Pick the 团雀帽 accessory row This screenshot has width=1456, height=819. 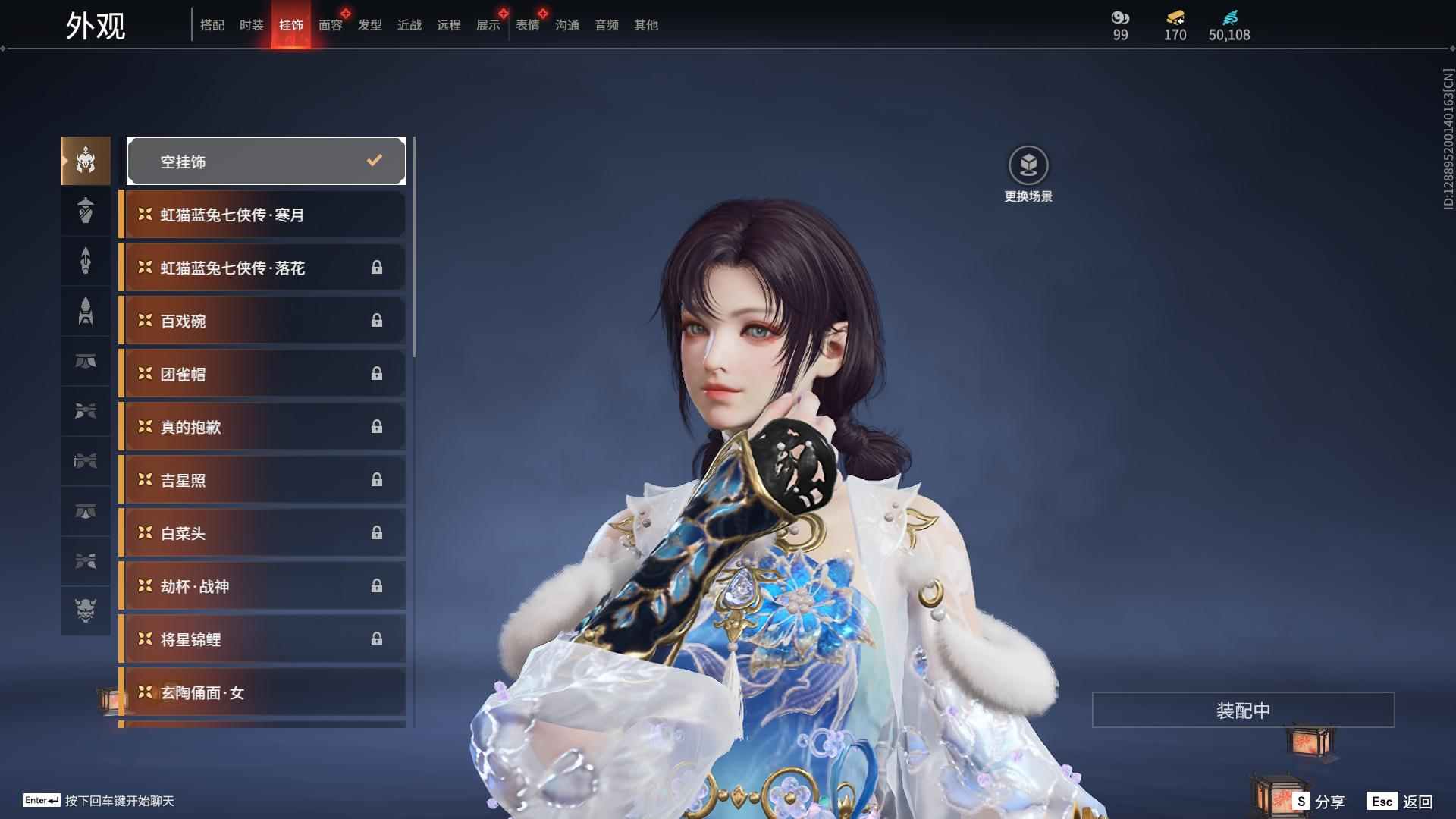[x=262, y=374]
